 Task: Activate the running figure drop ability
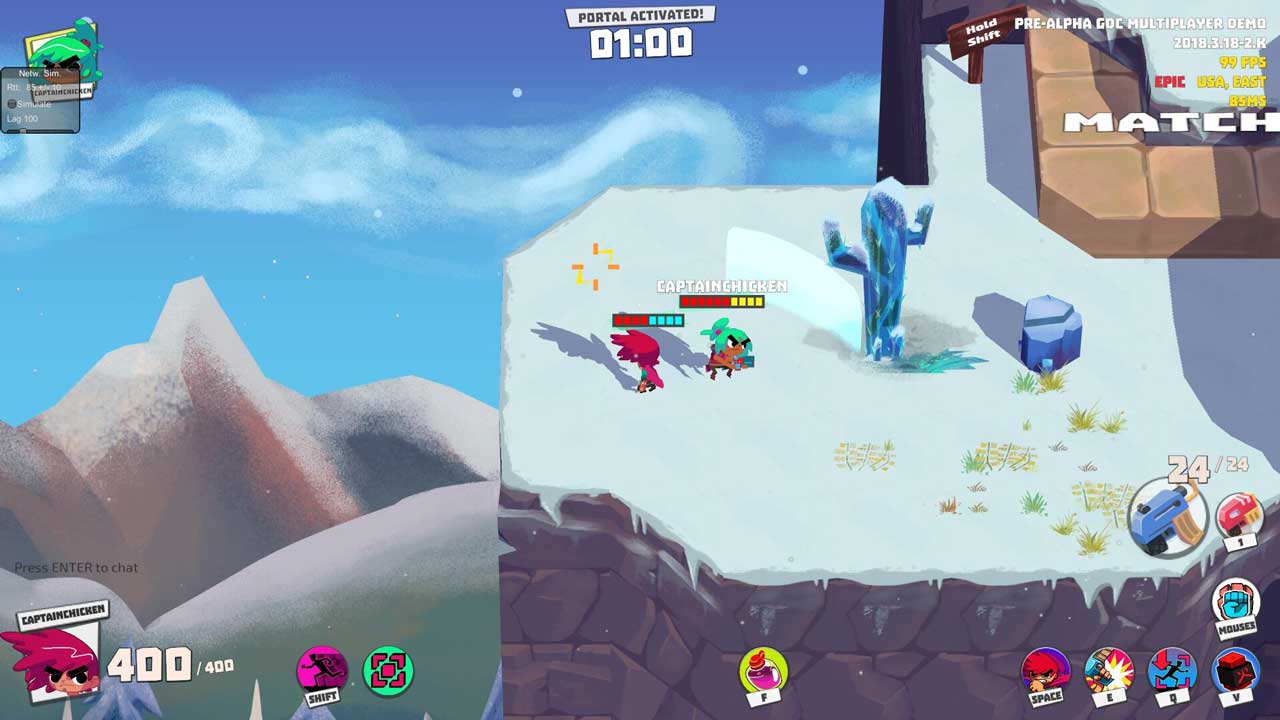coord(1171,670)
